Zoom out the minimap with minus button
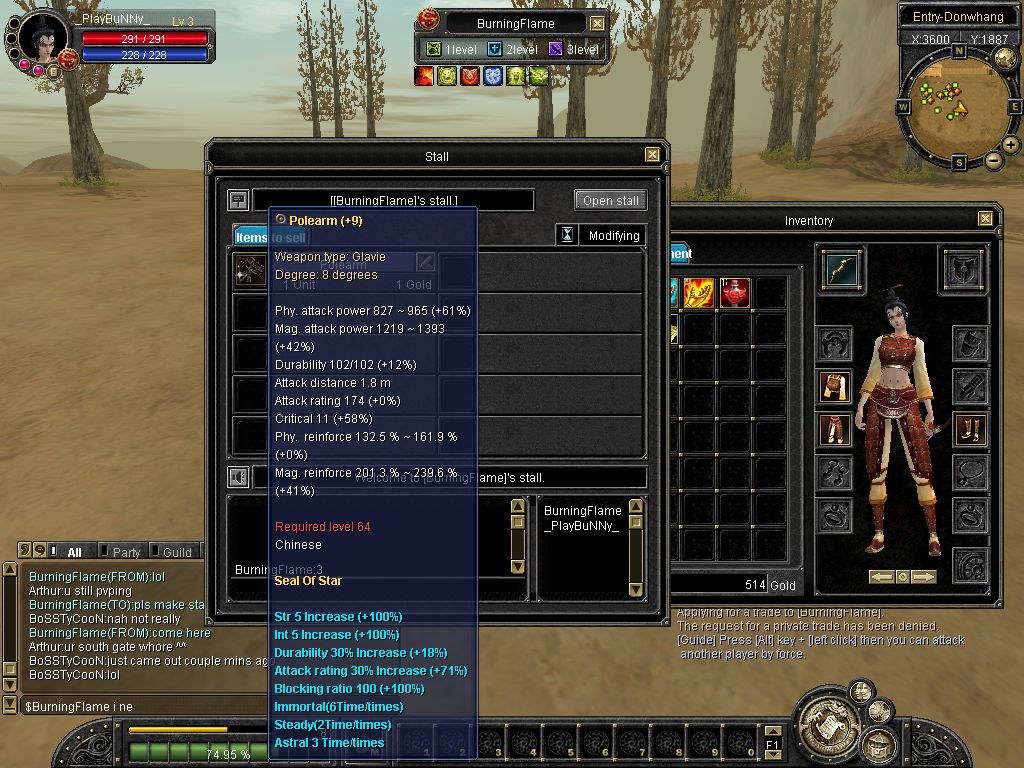 coord(993,160)
